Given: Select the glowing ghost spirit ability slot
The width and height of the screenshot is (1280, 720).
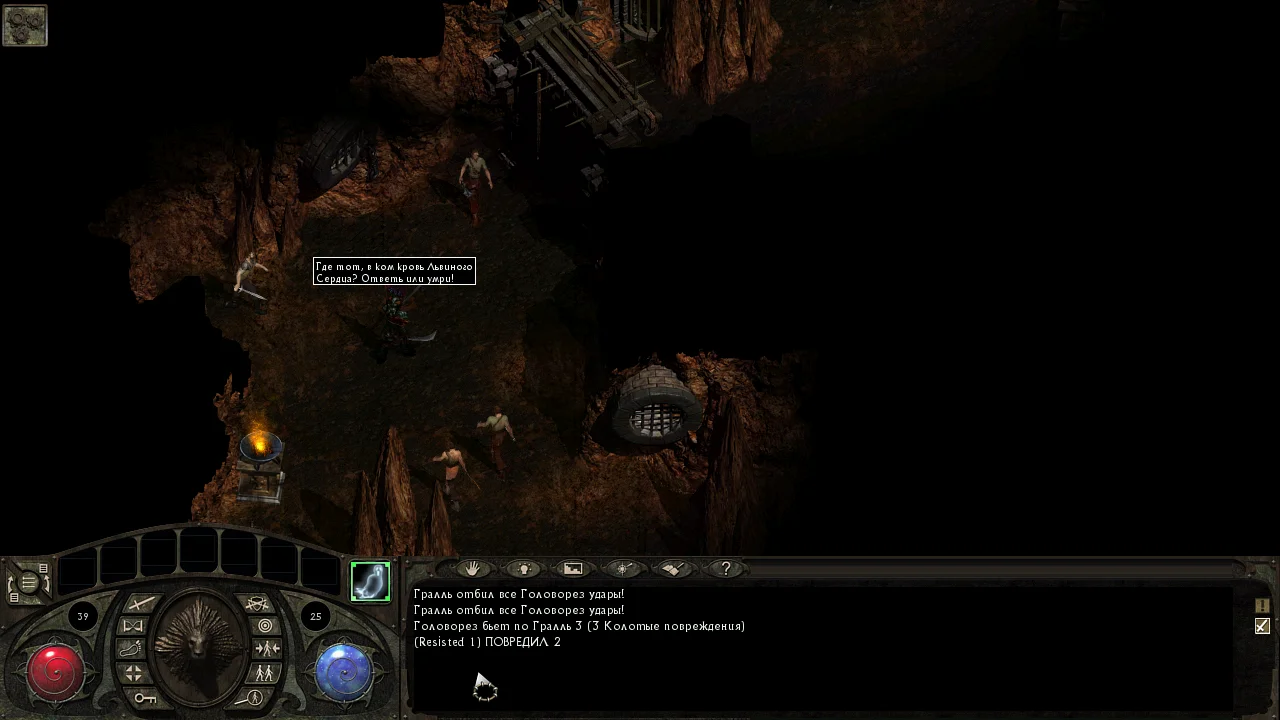Looking at the screenshot, I should pyautogui.click(x=370, y=582).
